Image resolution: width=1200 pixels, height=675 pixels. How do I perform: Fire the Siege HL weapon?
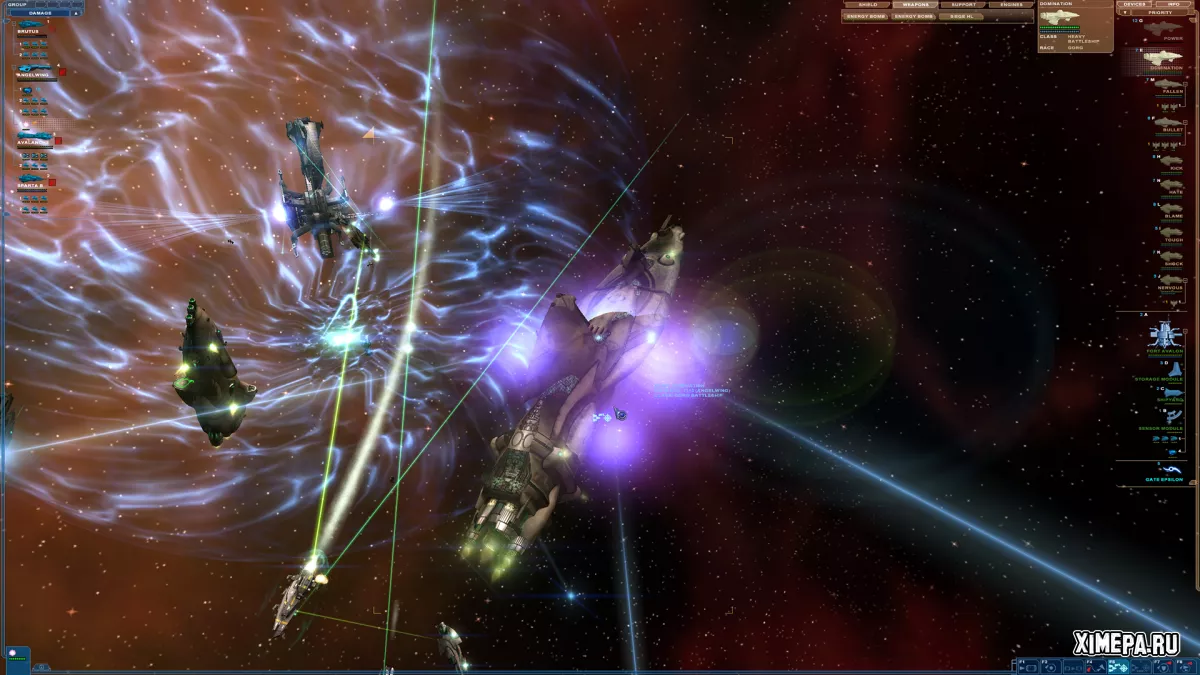point(961,16)
